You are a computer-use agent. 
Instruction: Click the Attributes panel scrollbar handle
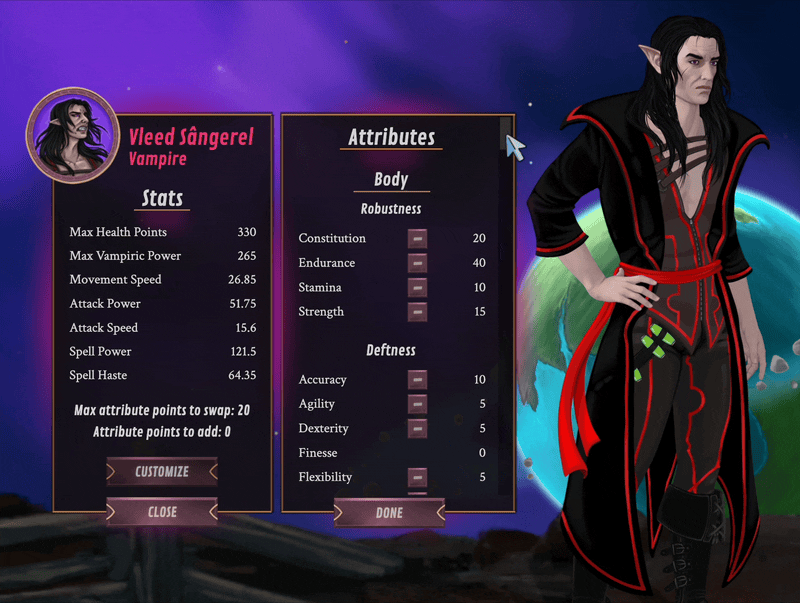(x=506, y=131)
